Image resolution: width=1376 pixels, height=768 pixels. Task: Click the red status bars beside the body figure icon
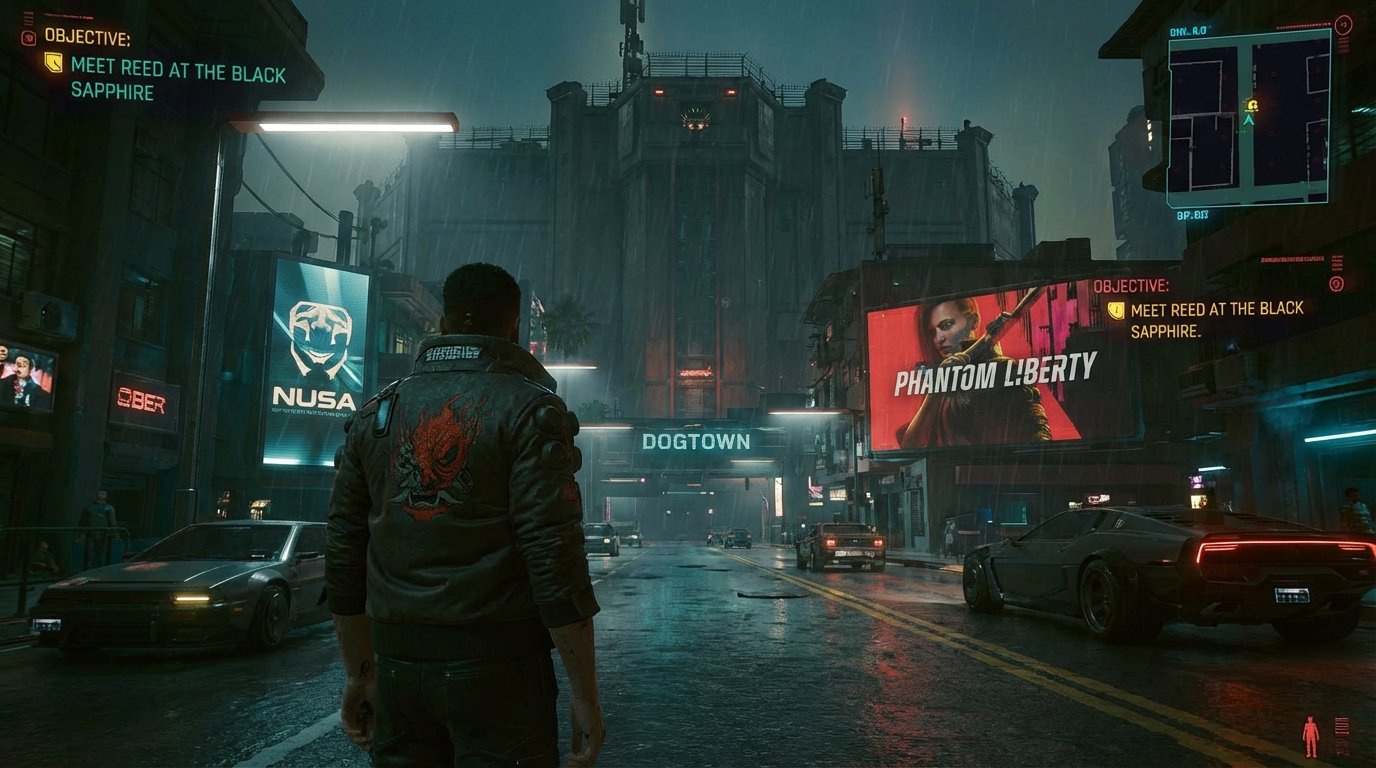(1342, 727)
